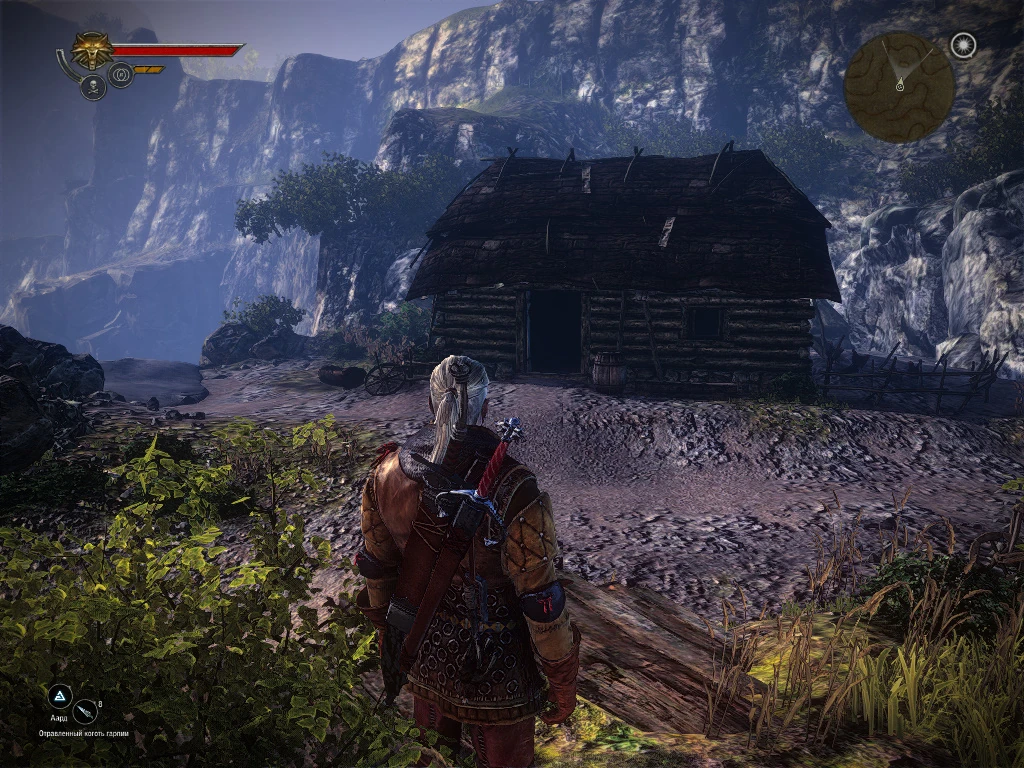Viewport: 1024px width, 768px height.
Task: Click the overlapping circles icon beside the orange bar
Action: [x=121, y=74]
